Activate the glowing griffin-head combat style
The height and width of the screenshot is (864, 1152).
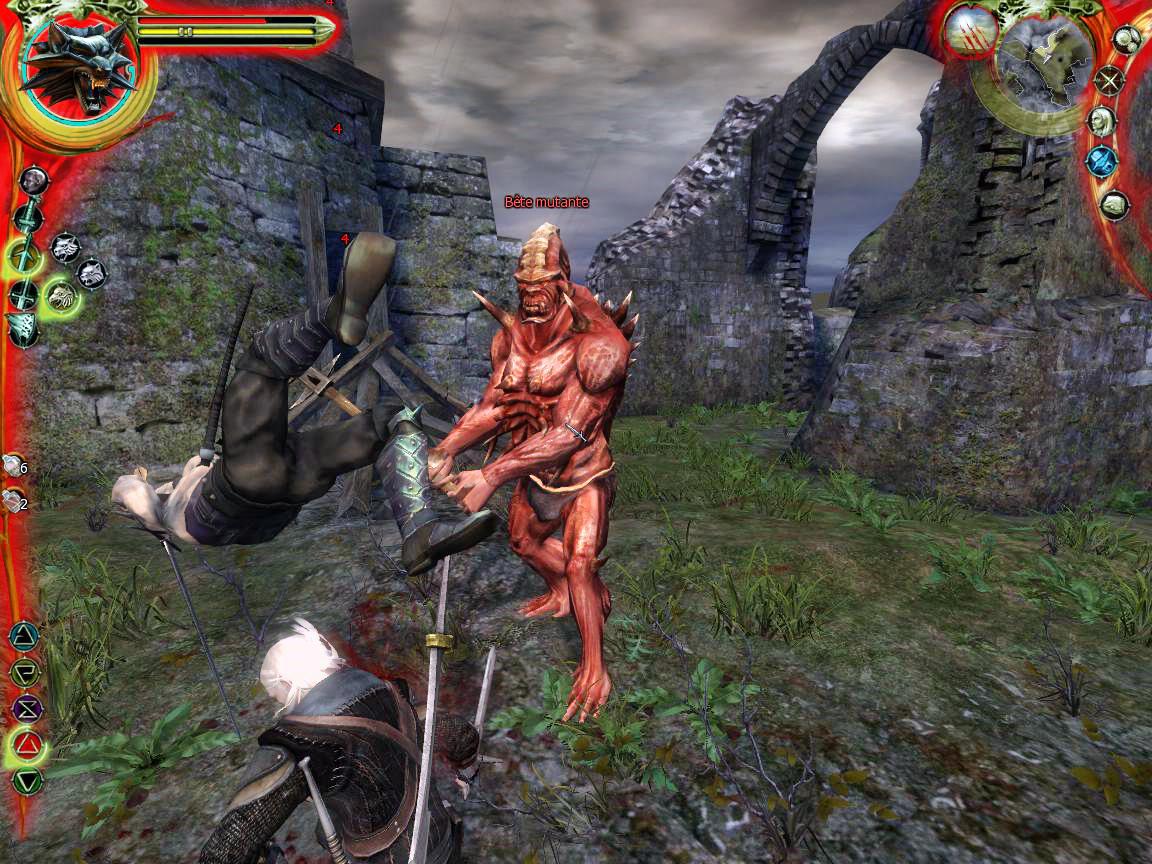[x=62, y=294]
